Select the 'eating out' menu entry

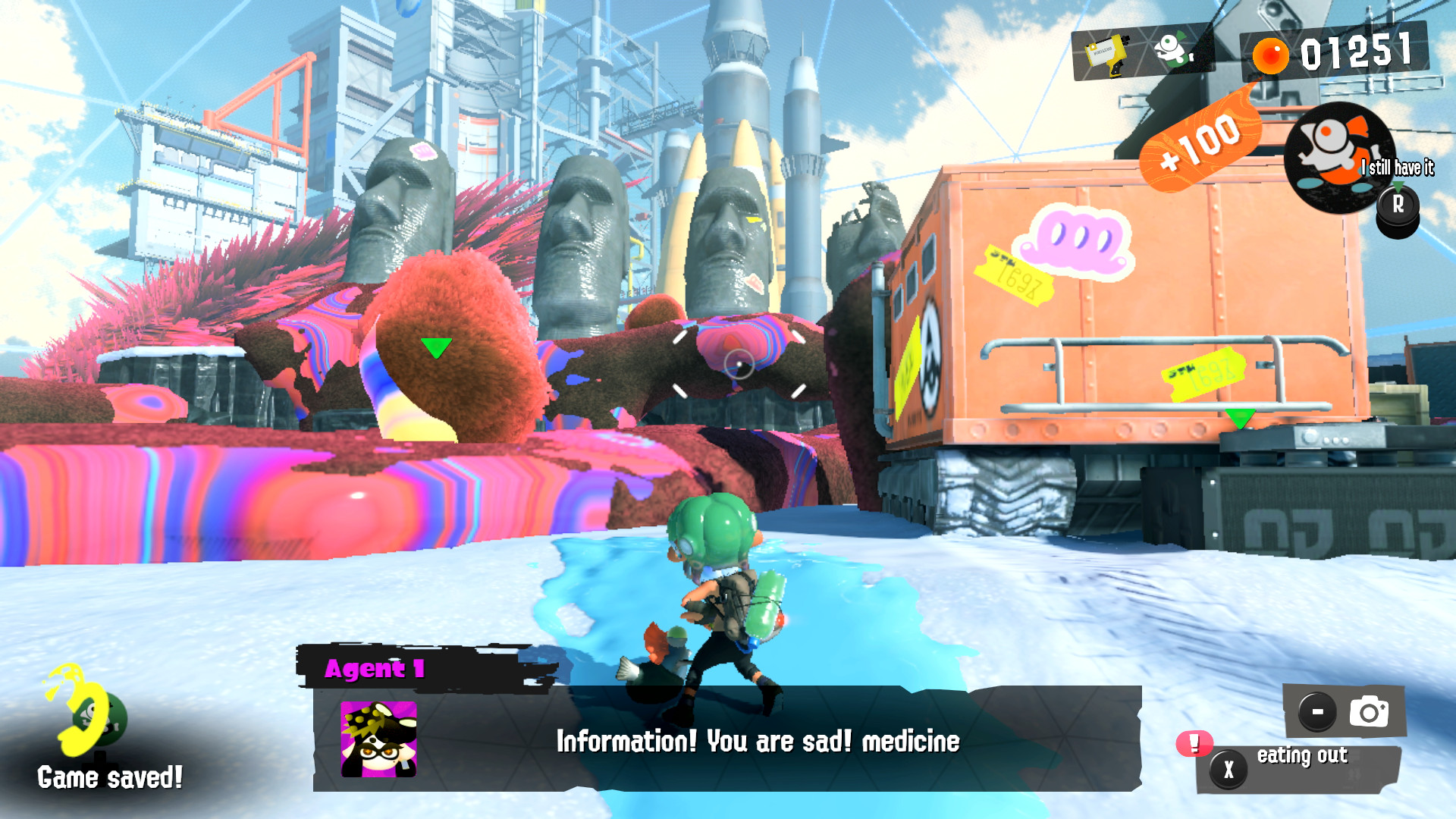[1301, 755]
